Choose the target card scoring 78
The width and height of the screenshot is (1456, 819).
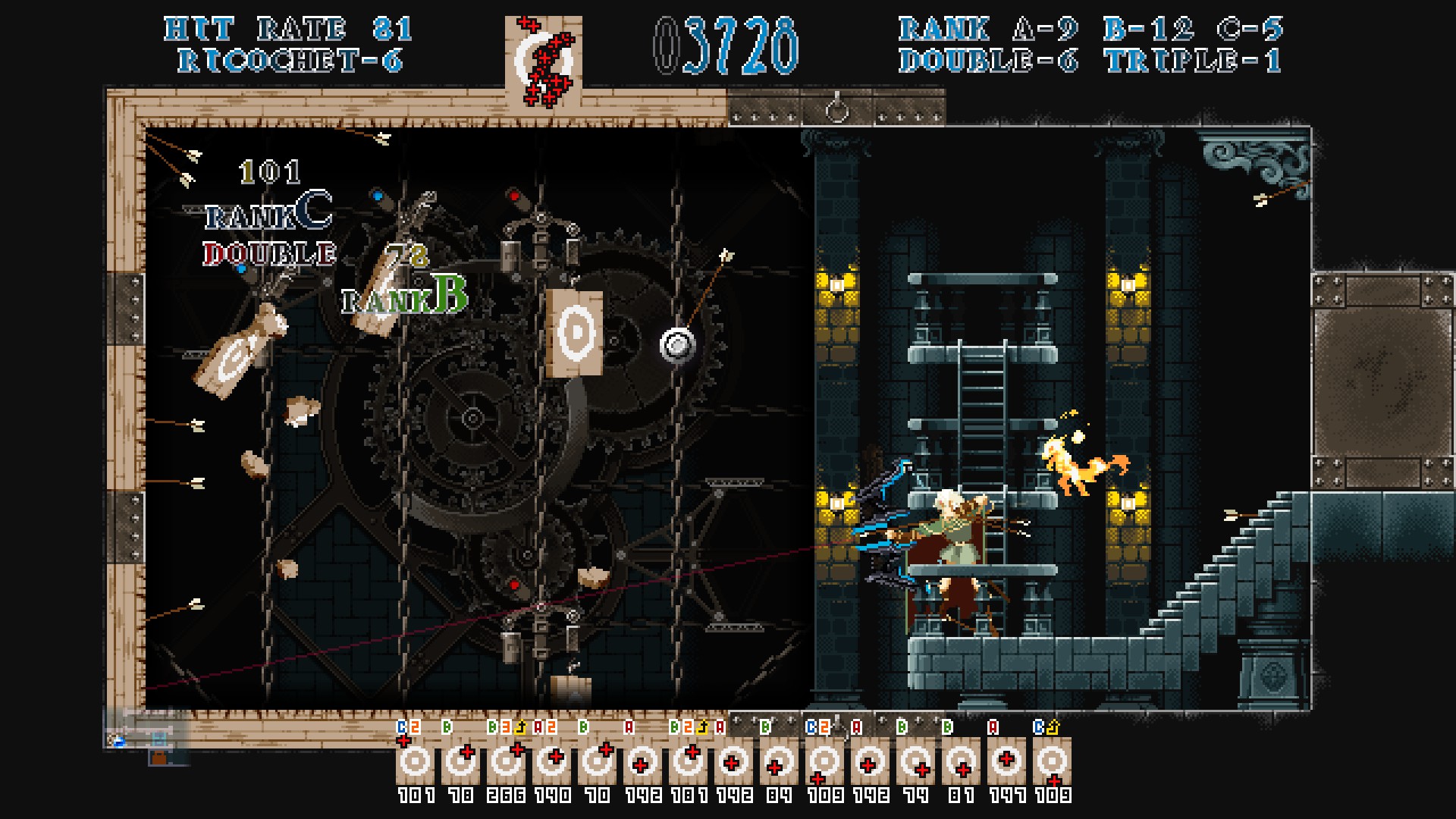(x=461, y=761)
